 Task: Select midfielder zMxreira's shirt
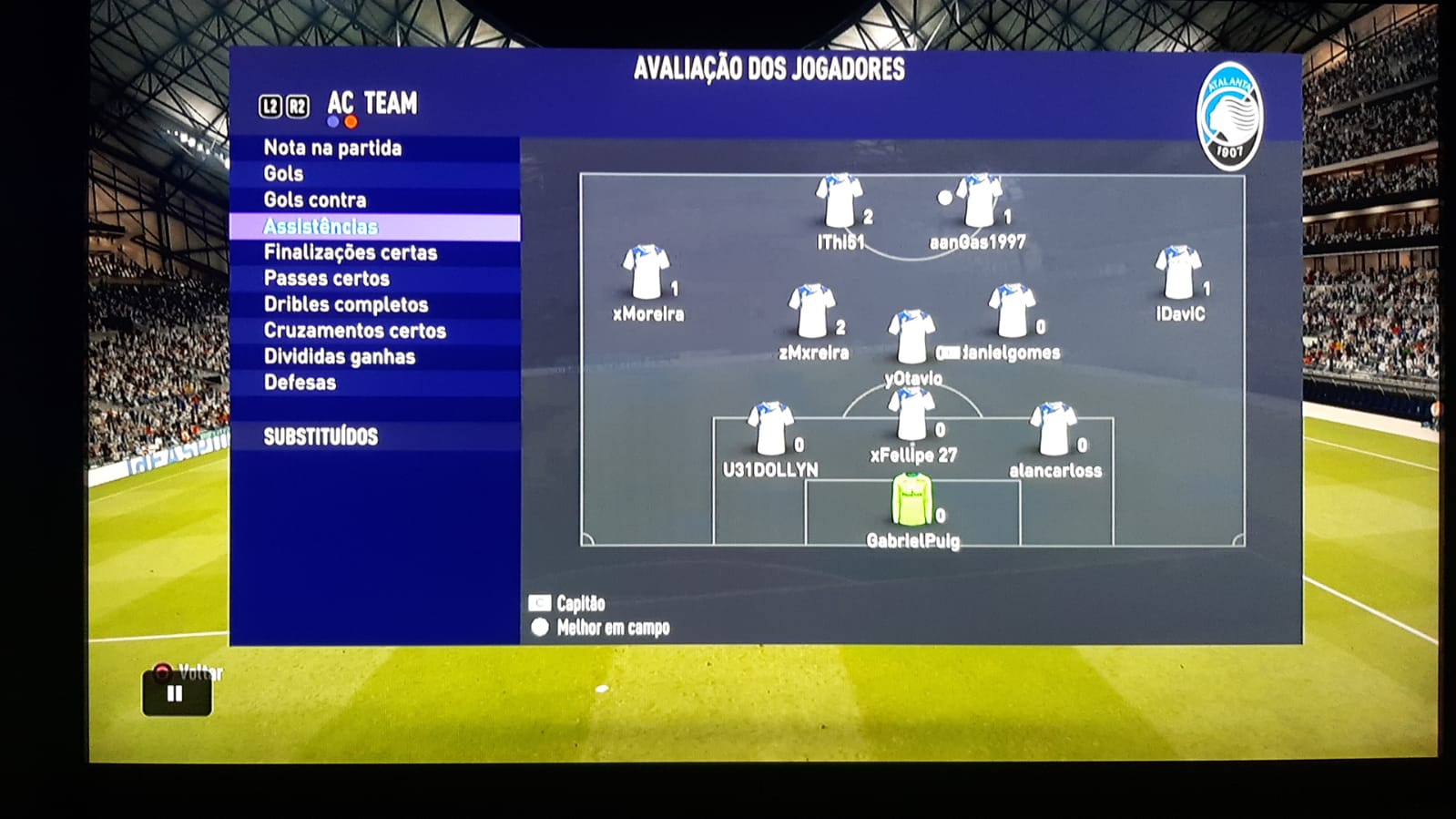point(811,312)
